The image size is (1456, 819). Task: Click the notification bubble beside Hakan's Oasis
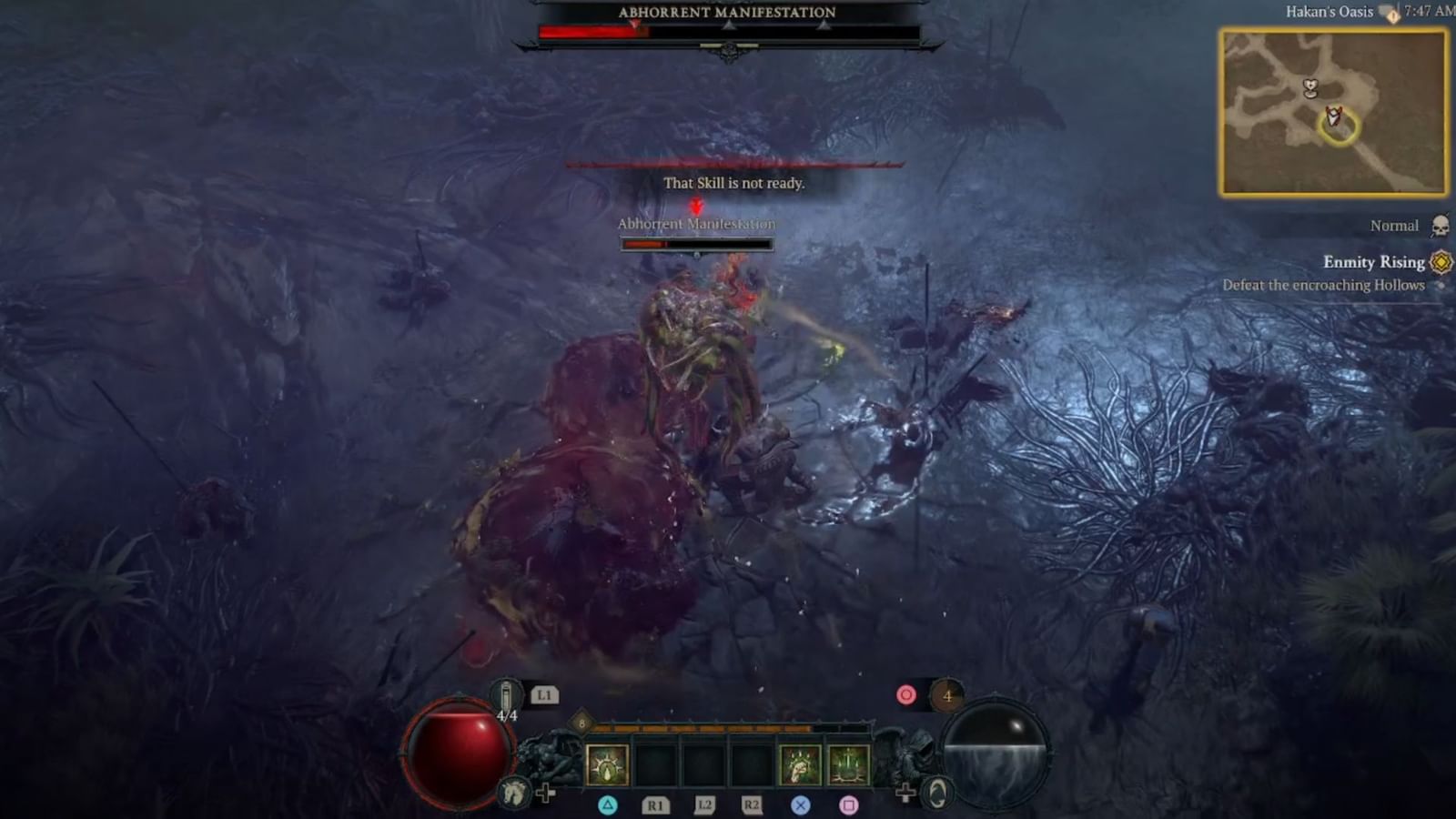click(1389, 15)
